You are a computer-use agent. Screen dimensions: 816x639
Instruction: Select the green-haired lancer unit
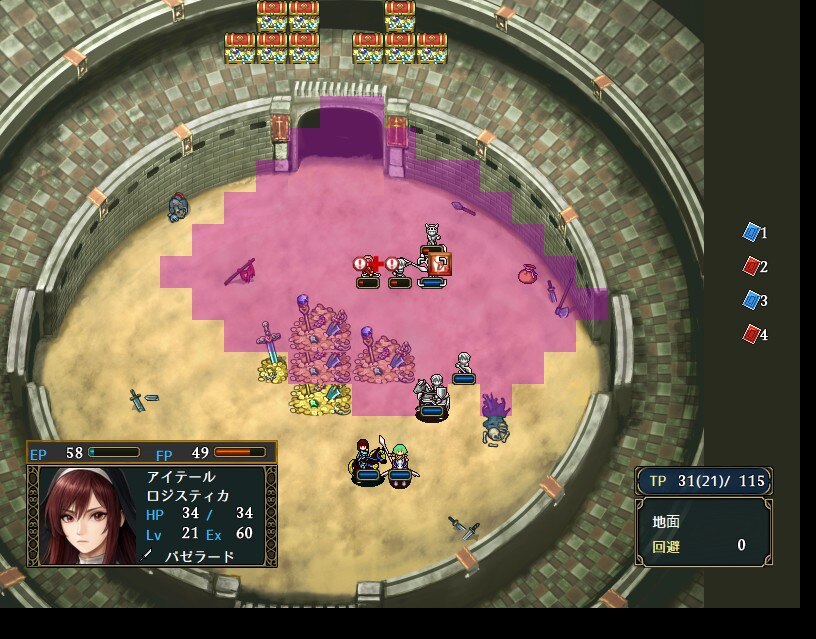point(401,463)
